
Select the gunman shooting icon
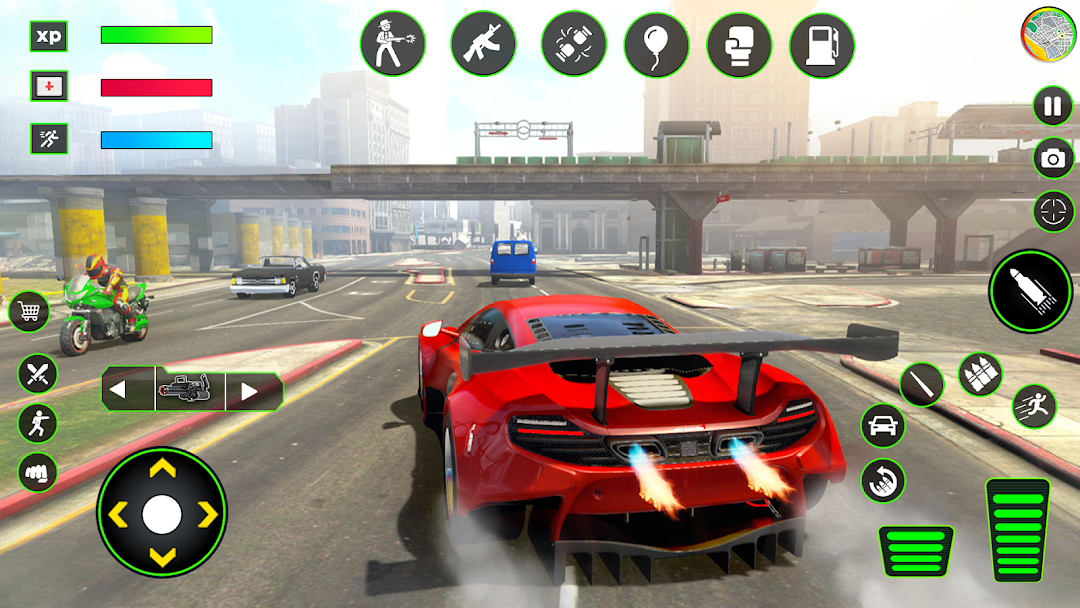[x=393, y=43]
